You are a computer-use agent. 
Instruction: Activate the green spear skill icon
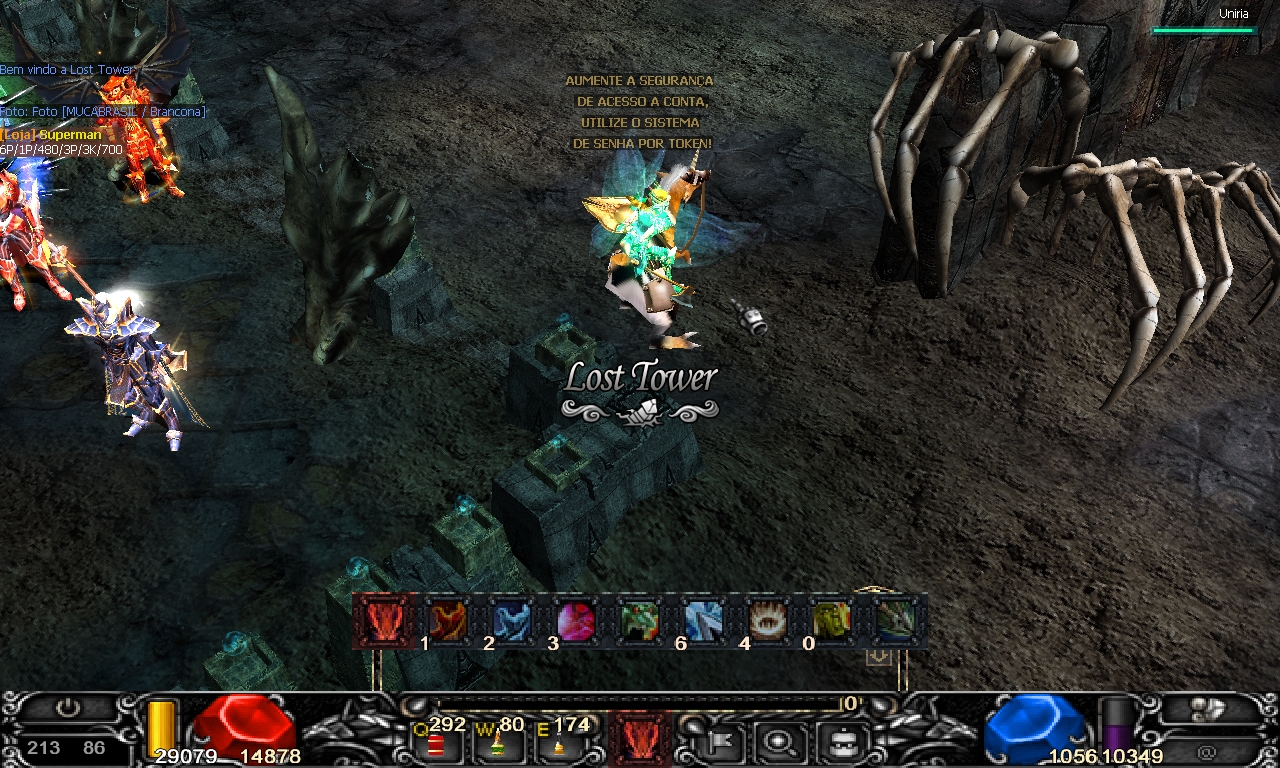pos(895,621)
